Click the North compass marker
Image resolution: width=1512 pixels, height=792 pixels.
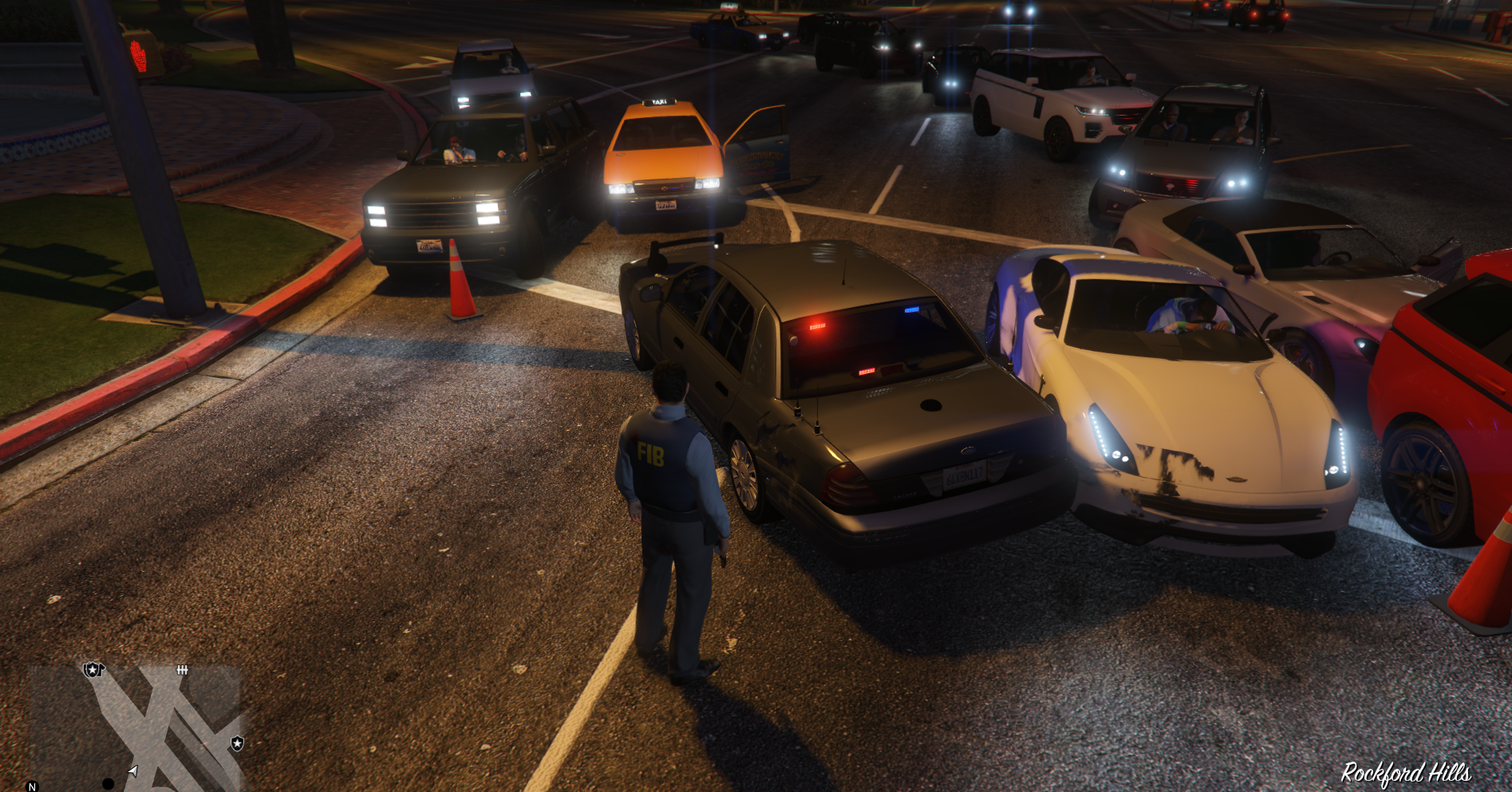(x=32, y=786)
